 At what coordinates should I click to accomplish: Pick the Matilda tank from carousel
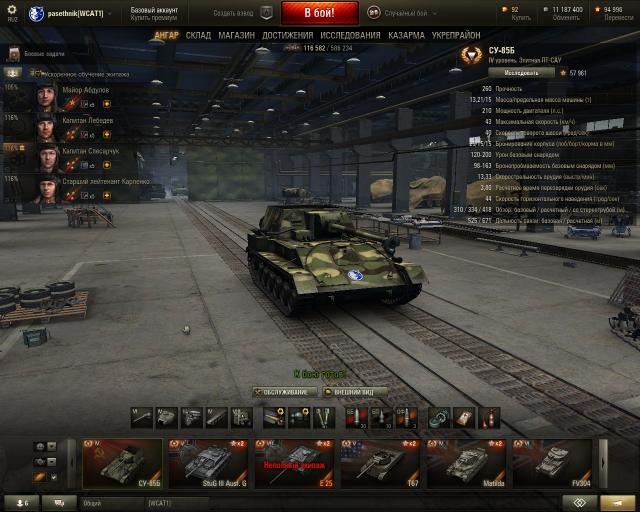click(467, 462)
